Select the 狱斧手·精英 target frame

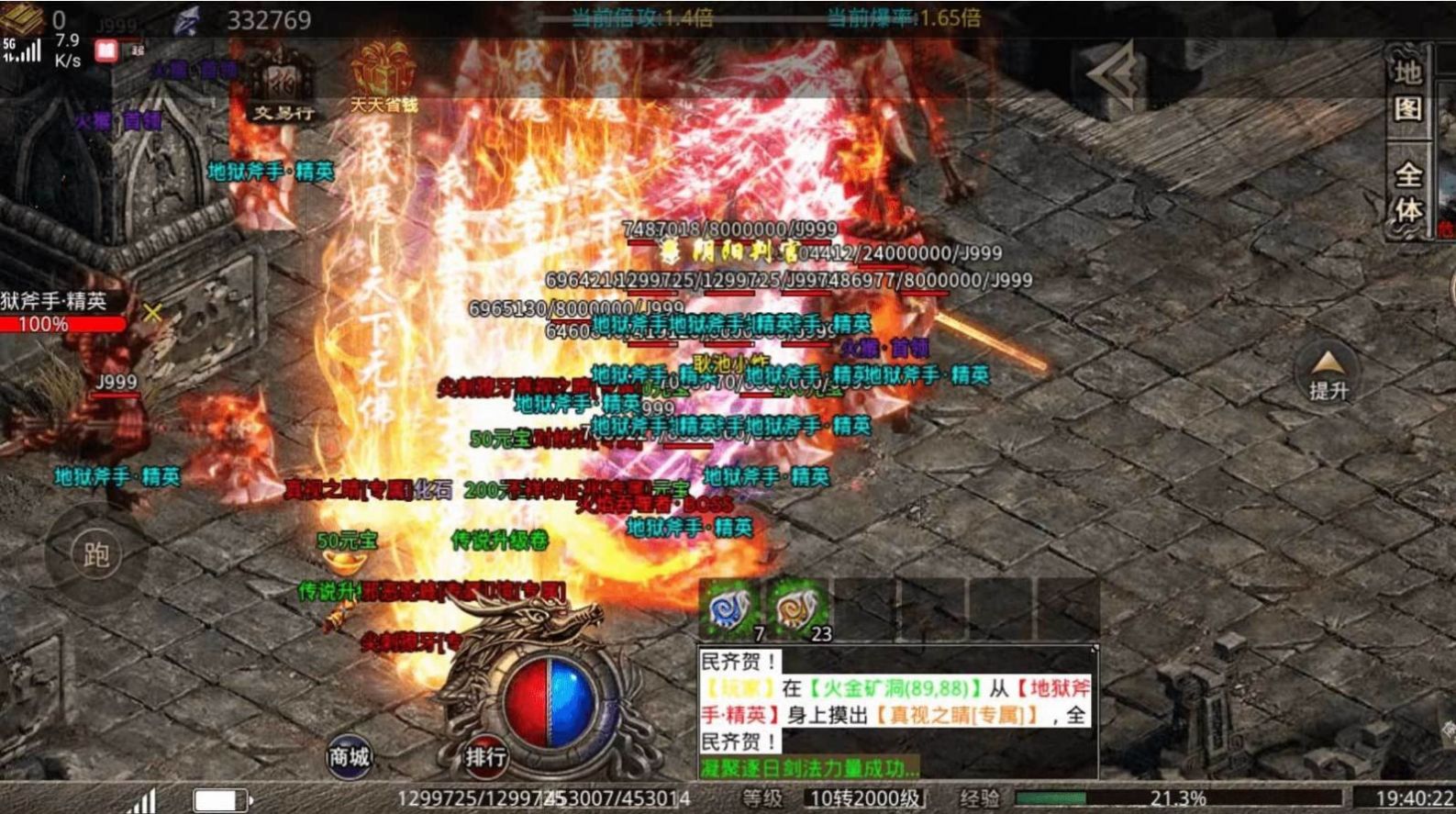[x=62, y=311]
